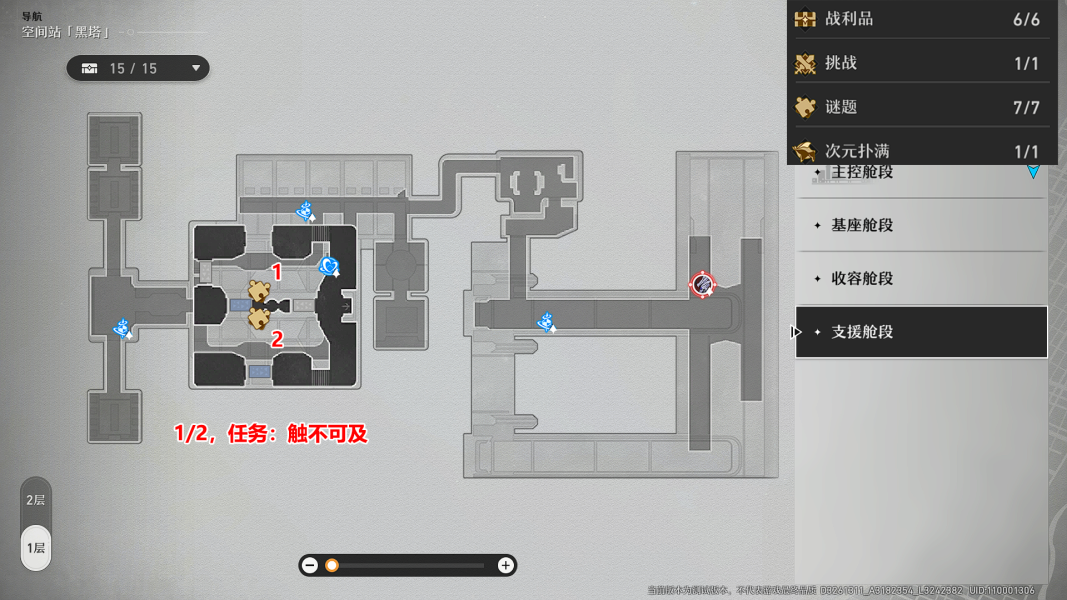
Task: Click the puzzle marker labeled 1
Action: pos(260,292)
